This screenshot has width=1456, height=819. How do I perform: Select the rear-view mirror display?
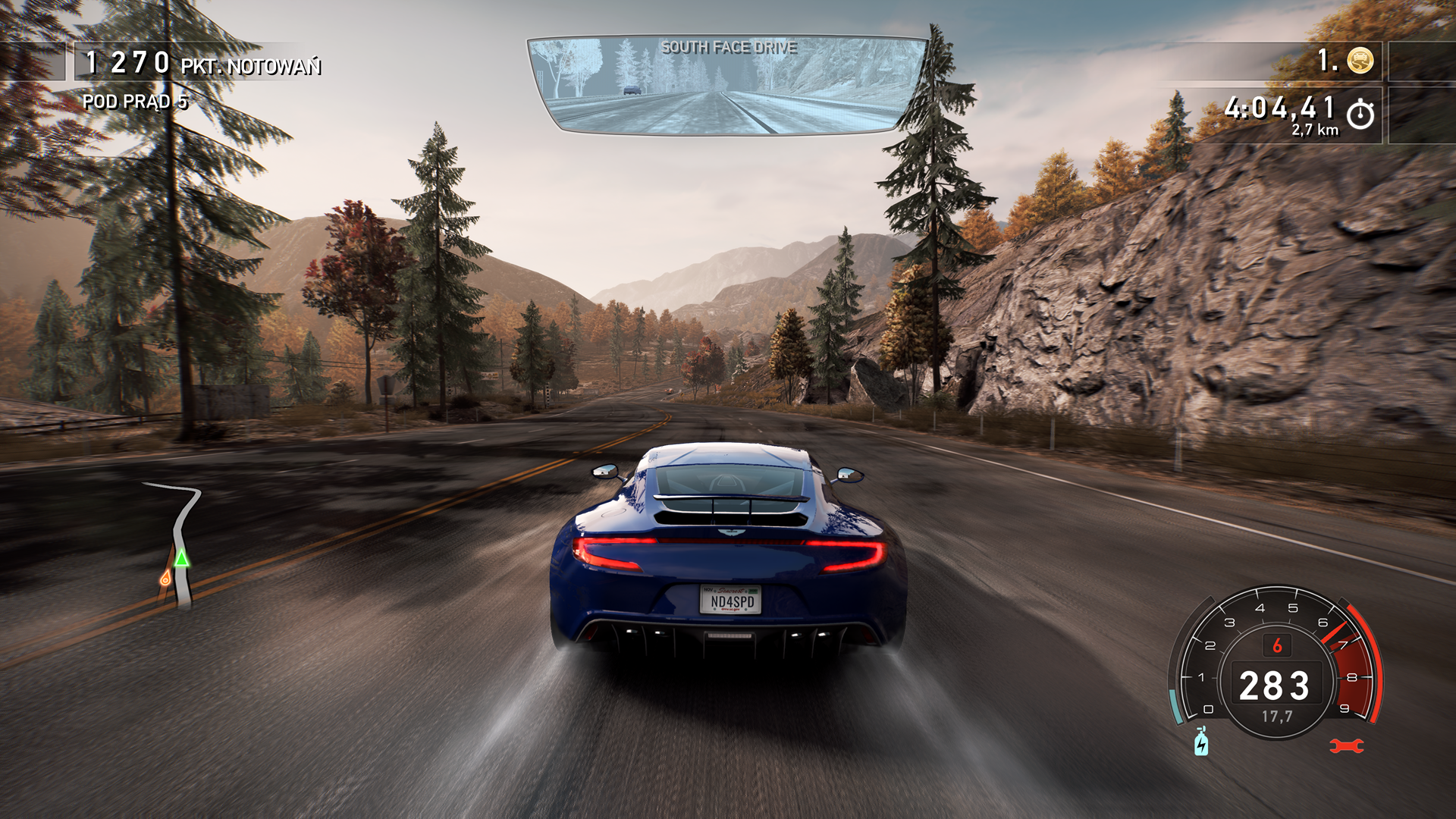[x=726, y=86]
